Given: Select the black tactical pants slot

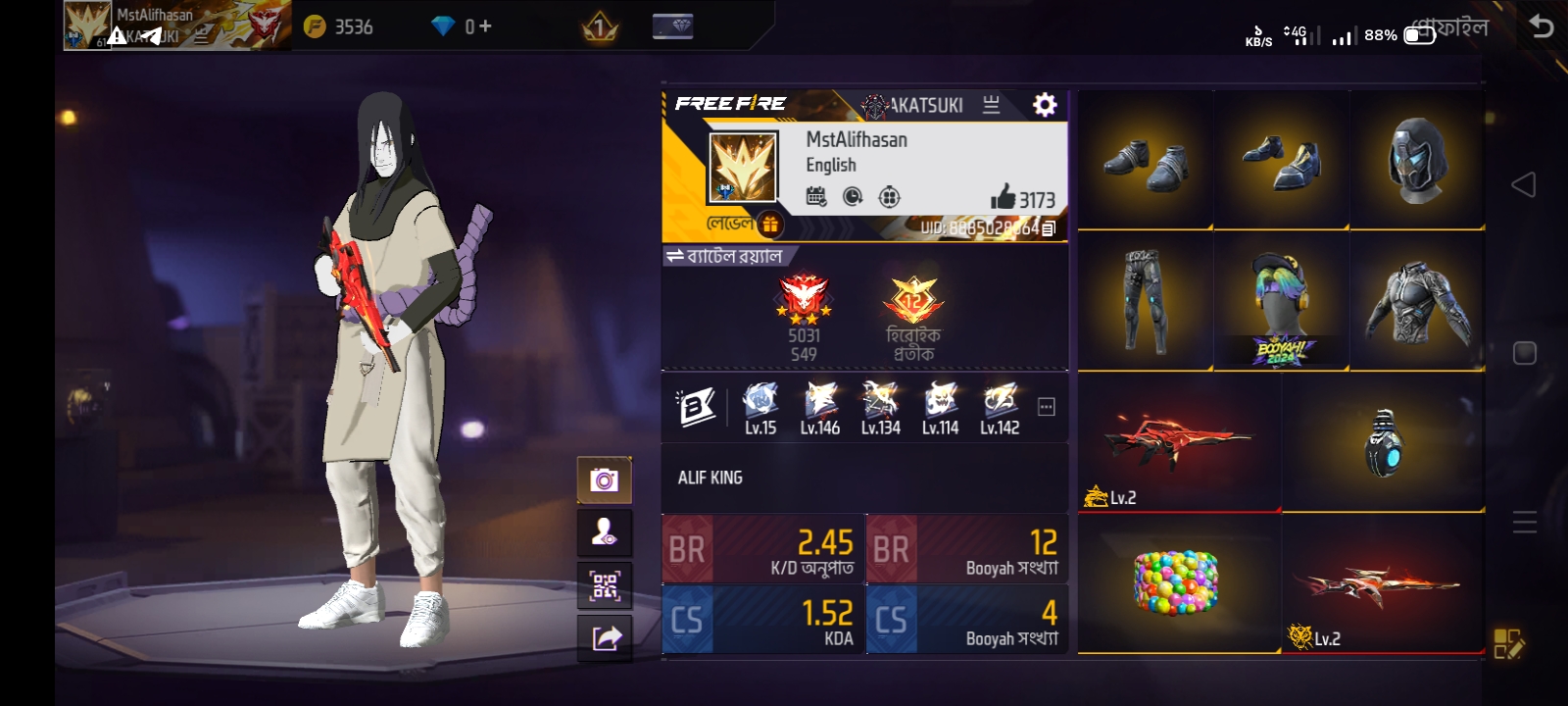Looking at the screenshot, I should 1145,300.
